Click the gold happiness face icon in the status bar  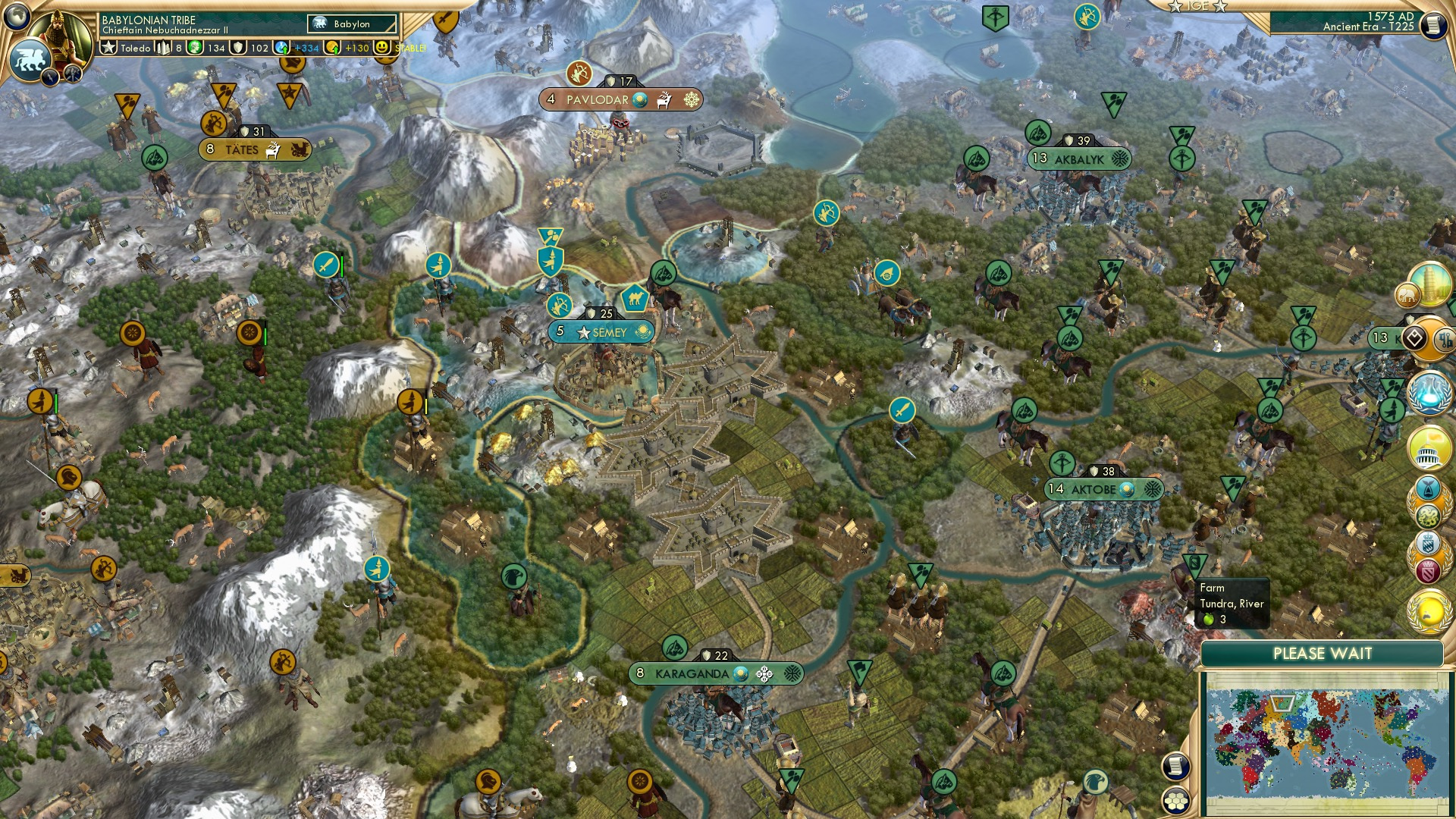(382, 48)
